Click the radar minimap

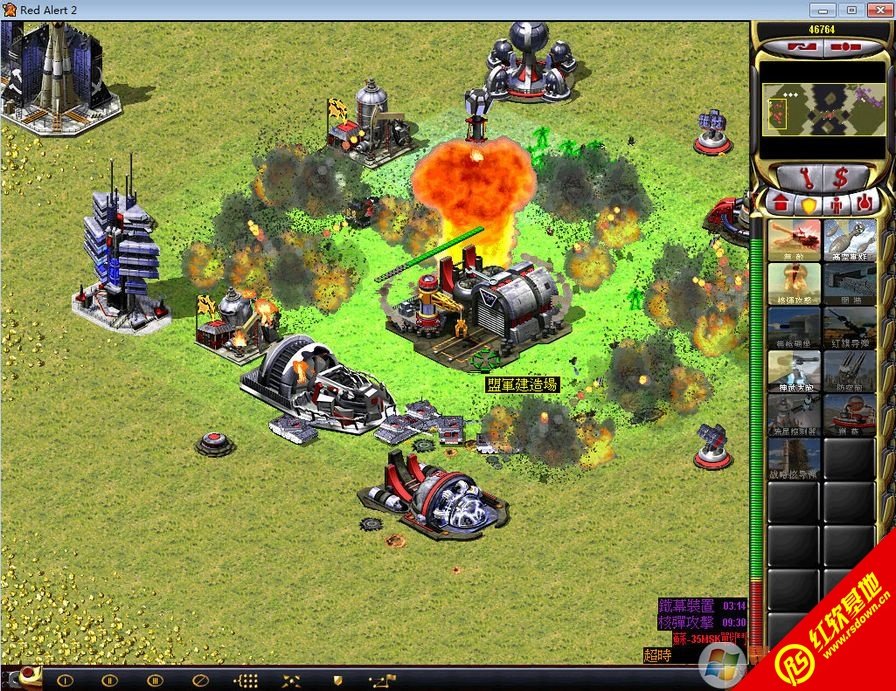click(822, 109)
